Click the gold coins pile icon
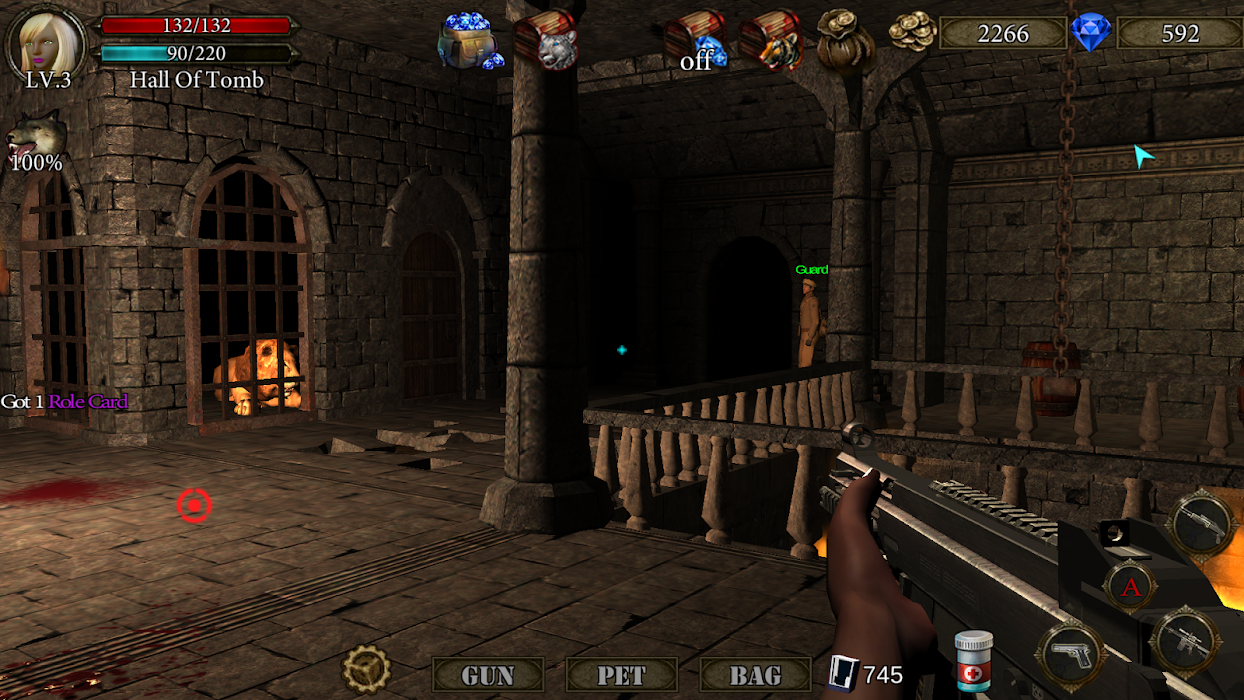Image resolution: width=1244 pixels, height=700 pixels. coord(912,33)
